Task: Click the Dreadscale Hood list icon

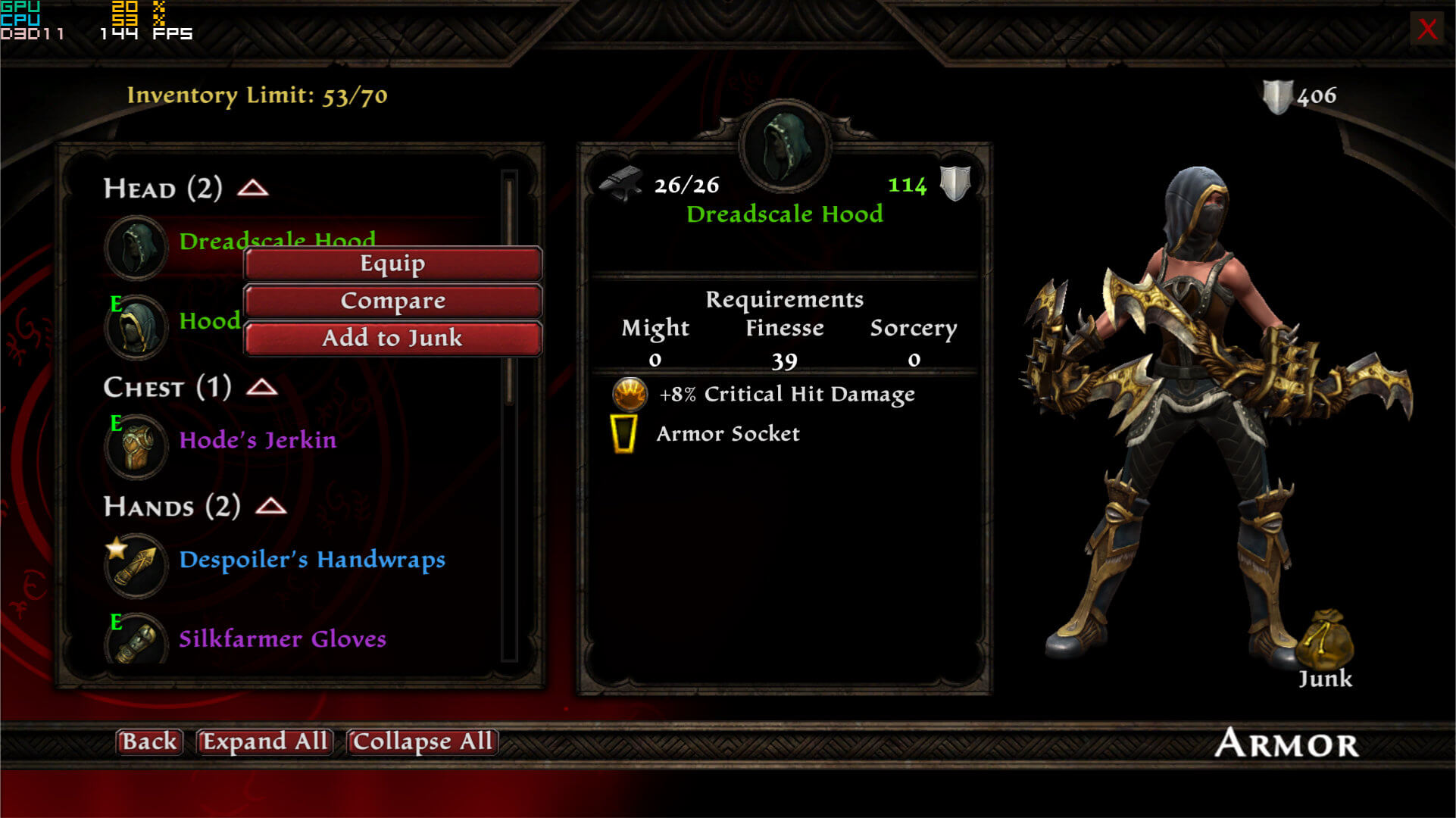Action: 136,247
